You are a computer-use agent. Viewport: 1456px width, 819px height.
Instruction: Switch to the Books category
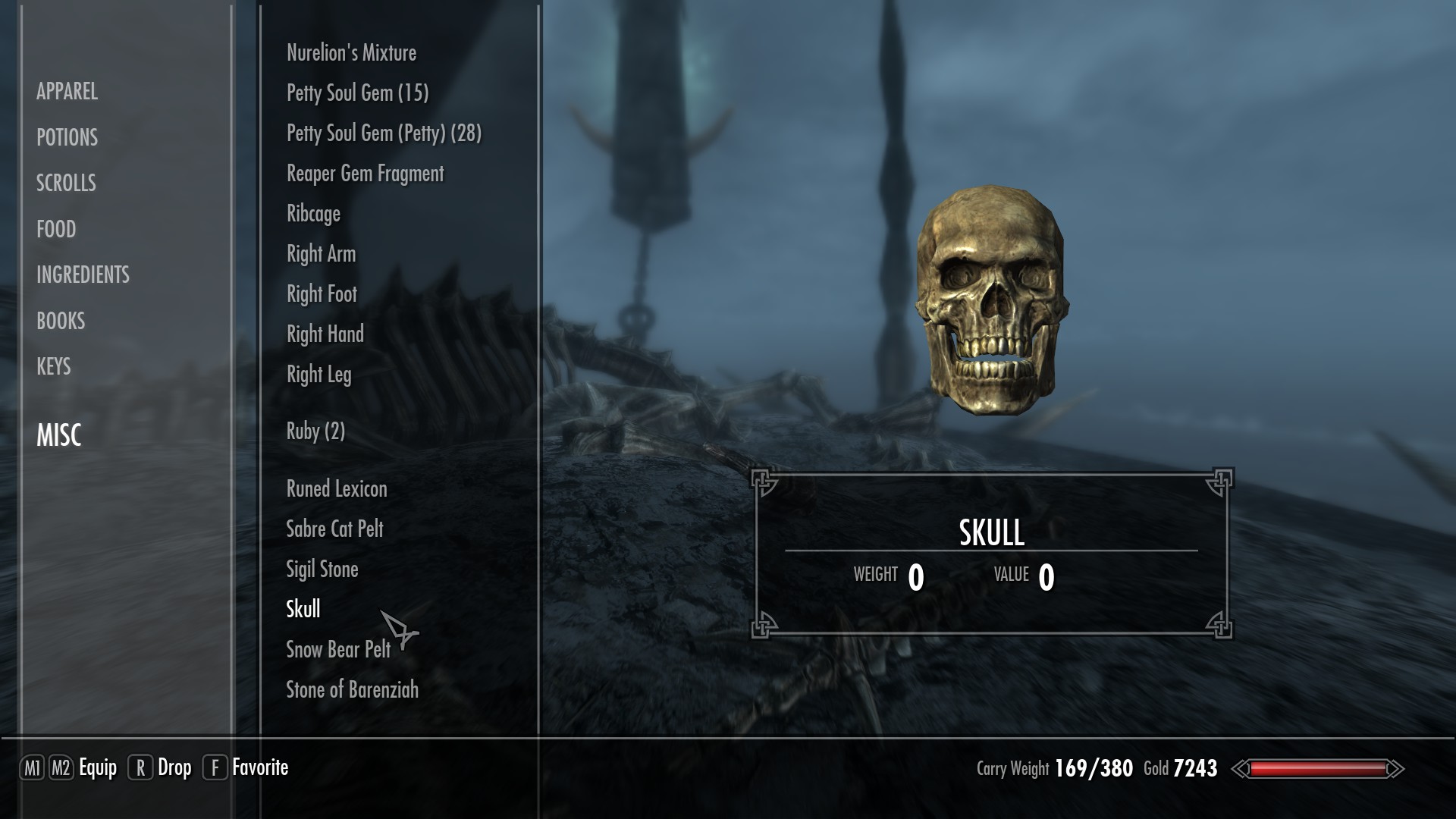coord(61,321)
